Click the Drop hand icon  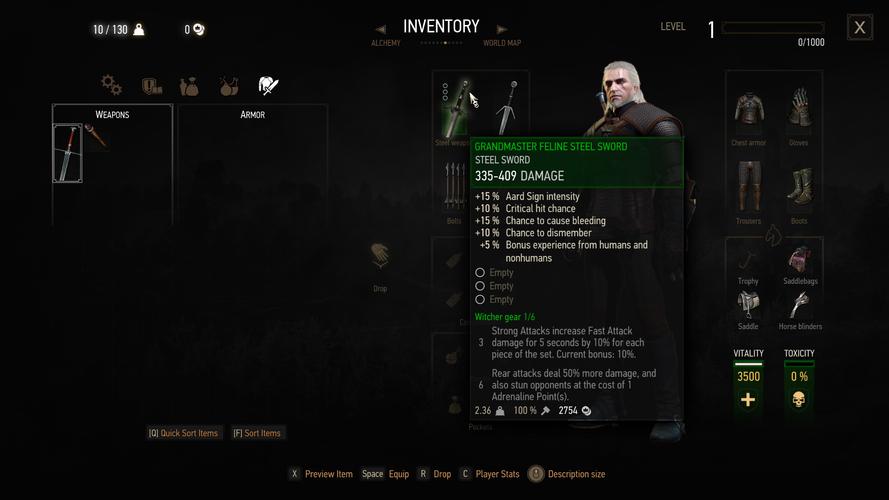point(379,259)
